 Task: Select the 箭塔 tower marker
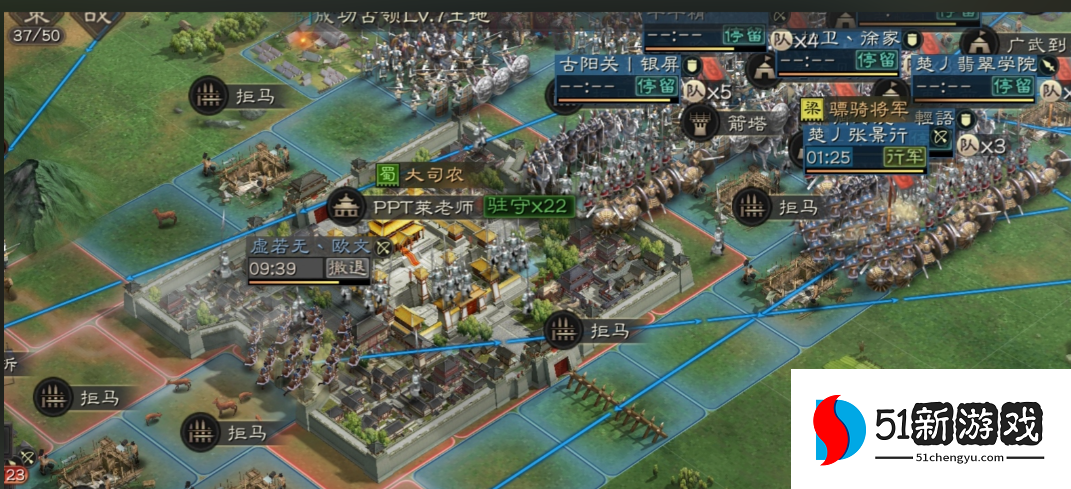click(699, 123)
